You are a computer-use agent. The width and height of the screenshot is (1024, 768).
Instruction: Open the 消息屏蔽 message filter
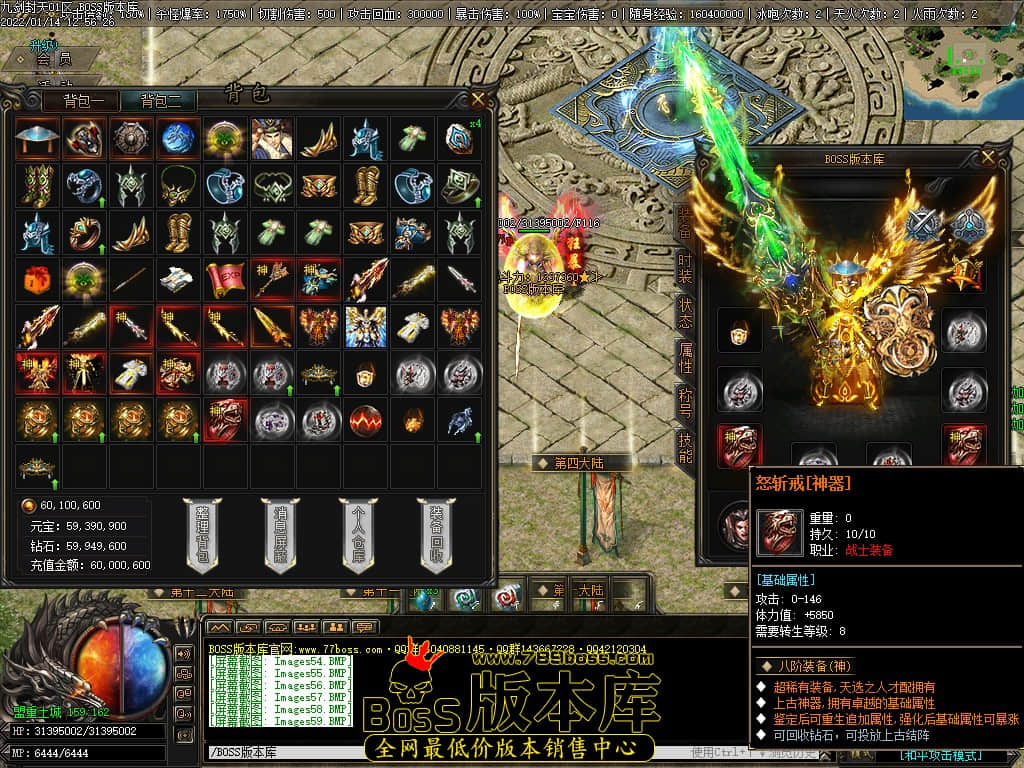point(280,534)
